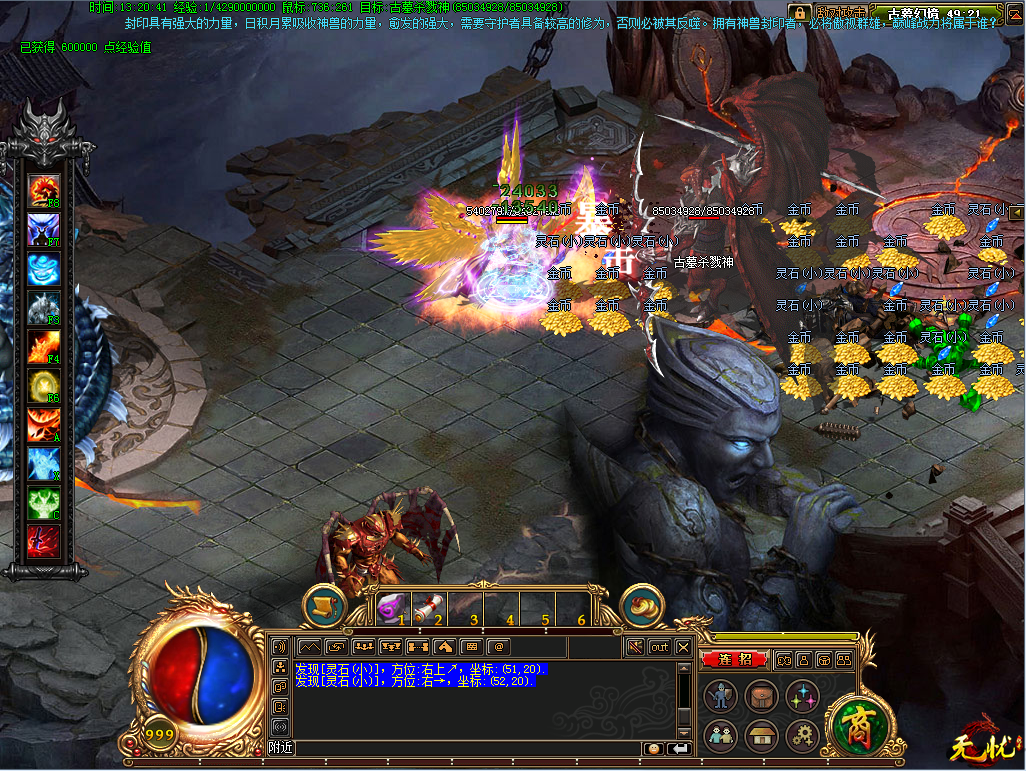The height and width of the screenshot is (771, 1026).
Task: Click the 'out' button above the chat
Action: pyautogui.click(x=660, y=647)
